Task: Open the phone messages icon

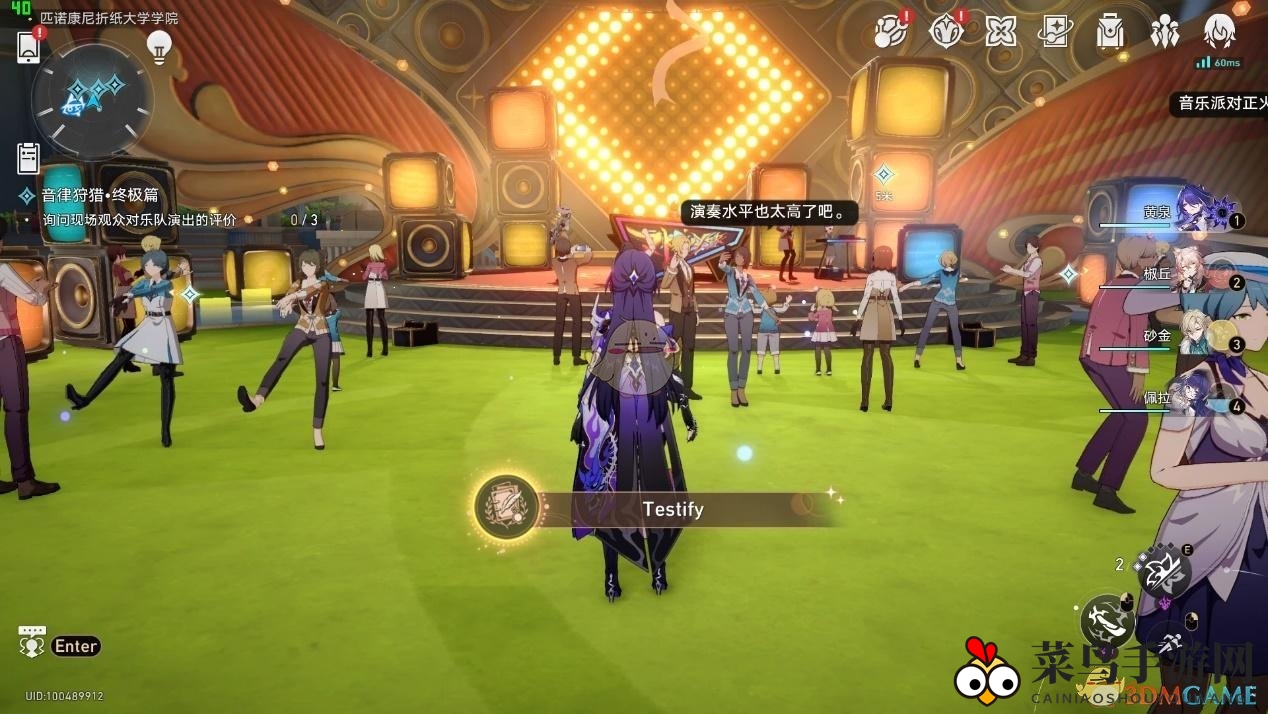Action: (29, 46)
